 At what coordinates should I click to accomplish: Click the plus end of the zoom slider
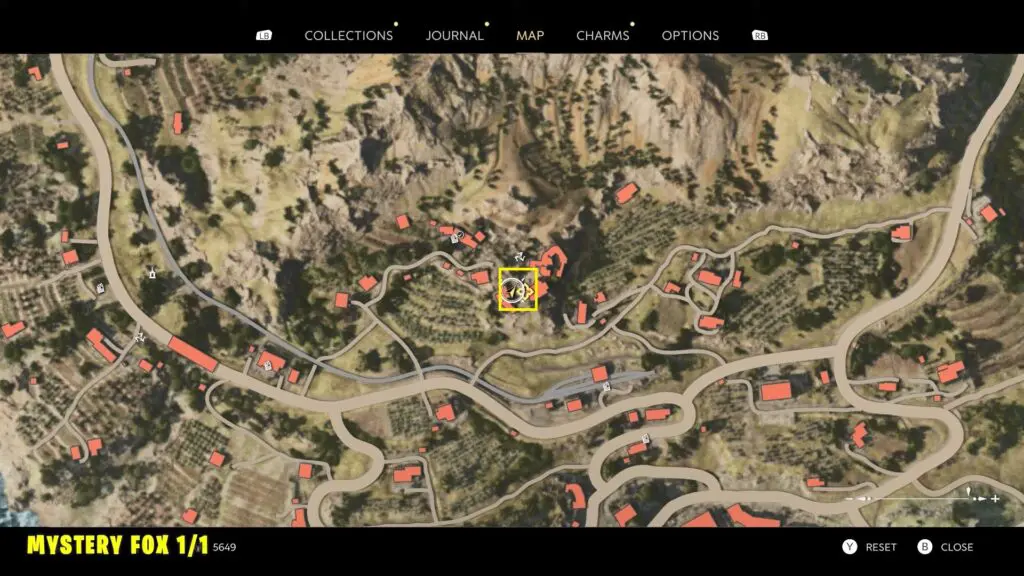pyautogui.click(x=996, y=498)
